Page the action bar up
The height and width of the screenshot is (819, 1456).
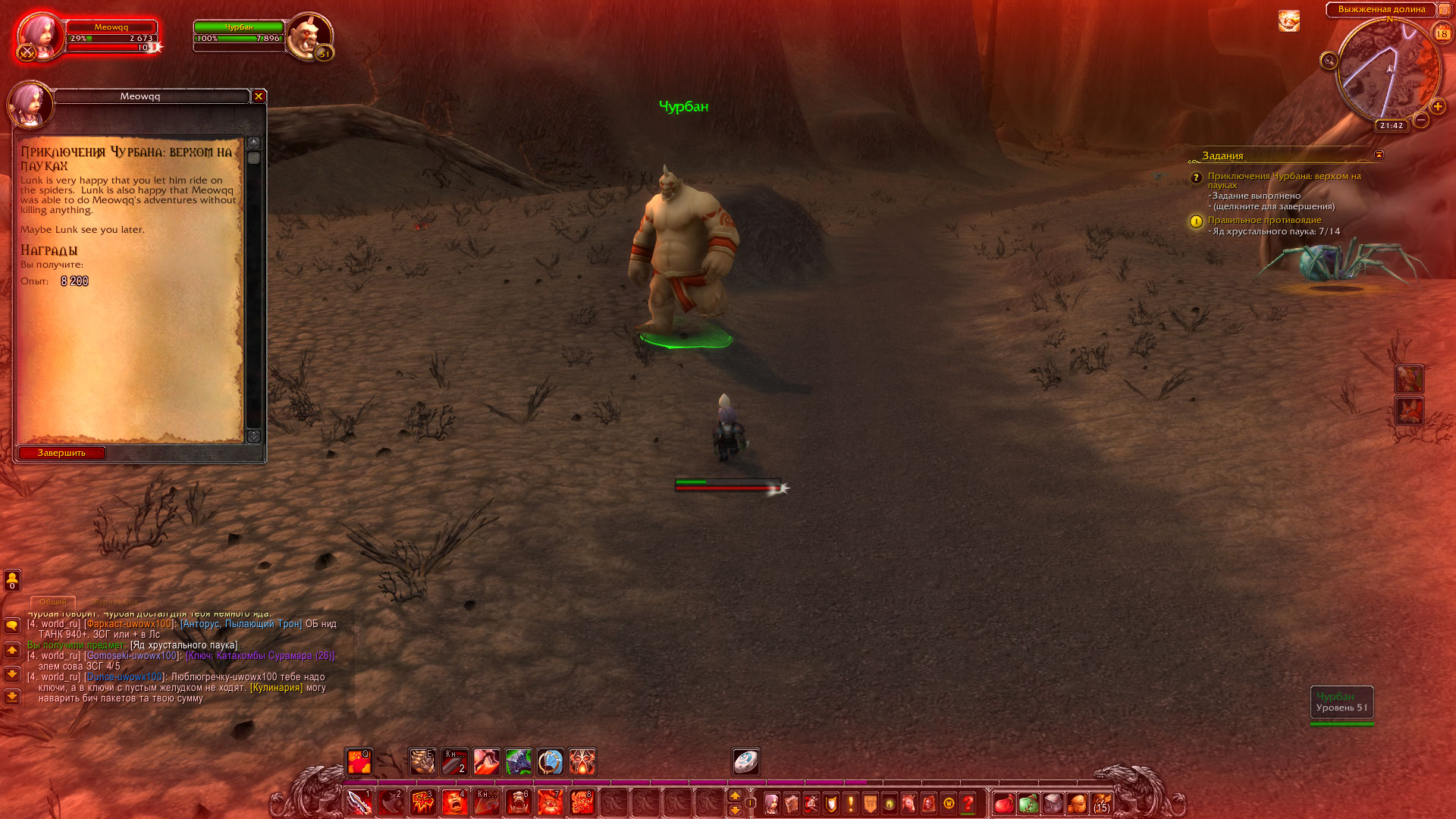[734, 795]
